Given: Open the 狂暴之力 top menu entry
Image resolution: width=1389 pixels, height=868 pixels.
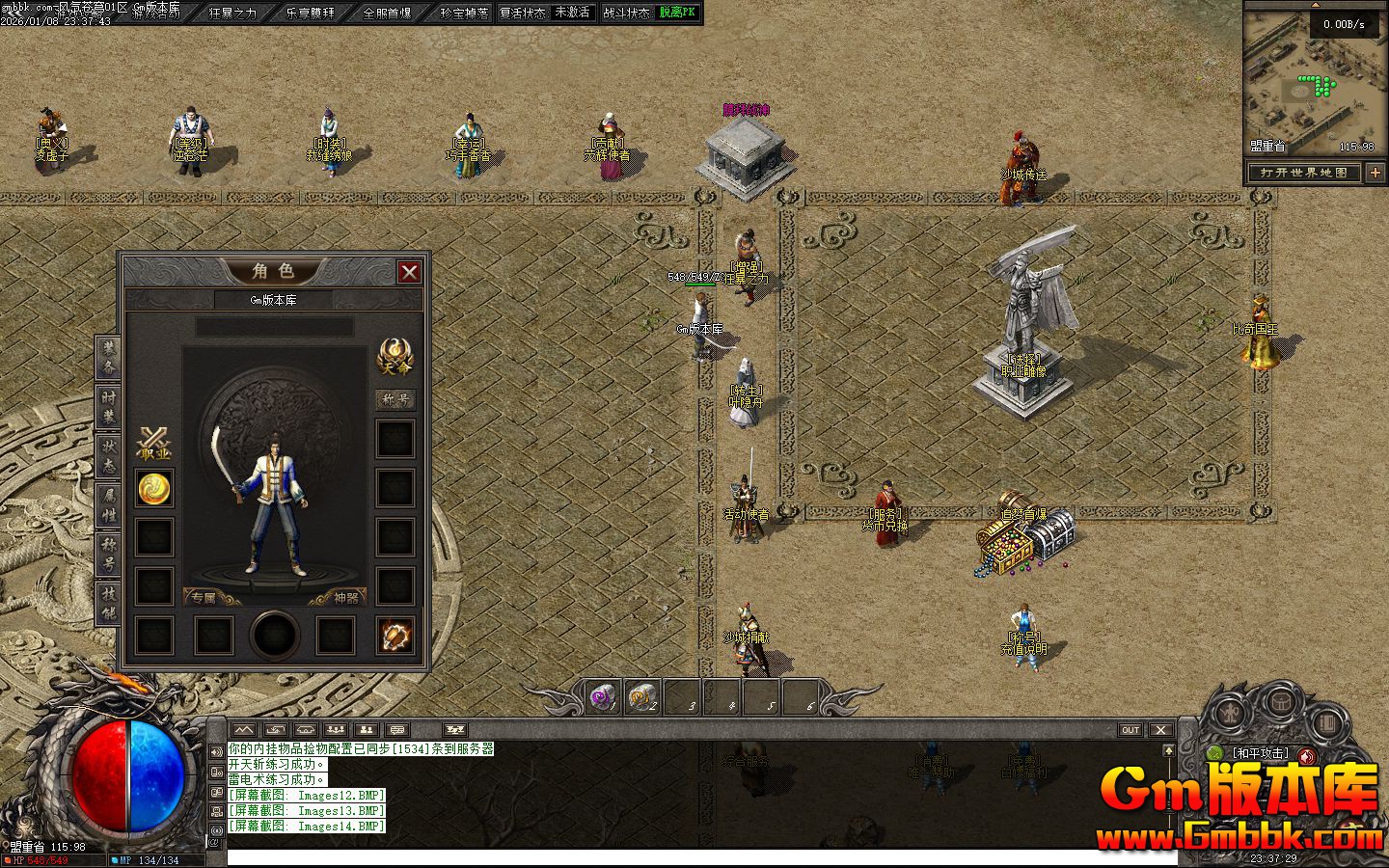Looking at the screenshot, I should (232, 14).
